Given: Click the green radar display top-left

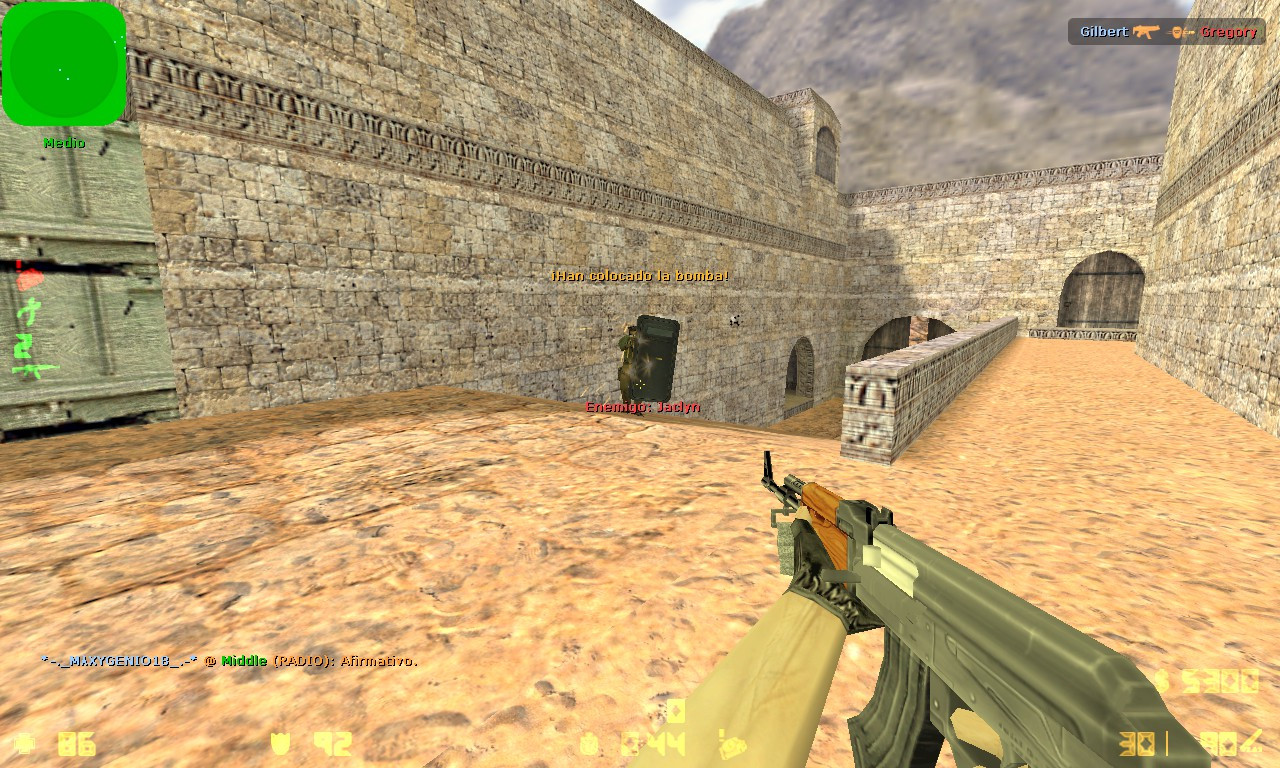Looking at the screenshot, I should (x=63, y=63).
